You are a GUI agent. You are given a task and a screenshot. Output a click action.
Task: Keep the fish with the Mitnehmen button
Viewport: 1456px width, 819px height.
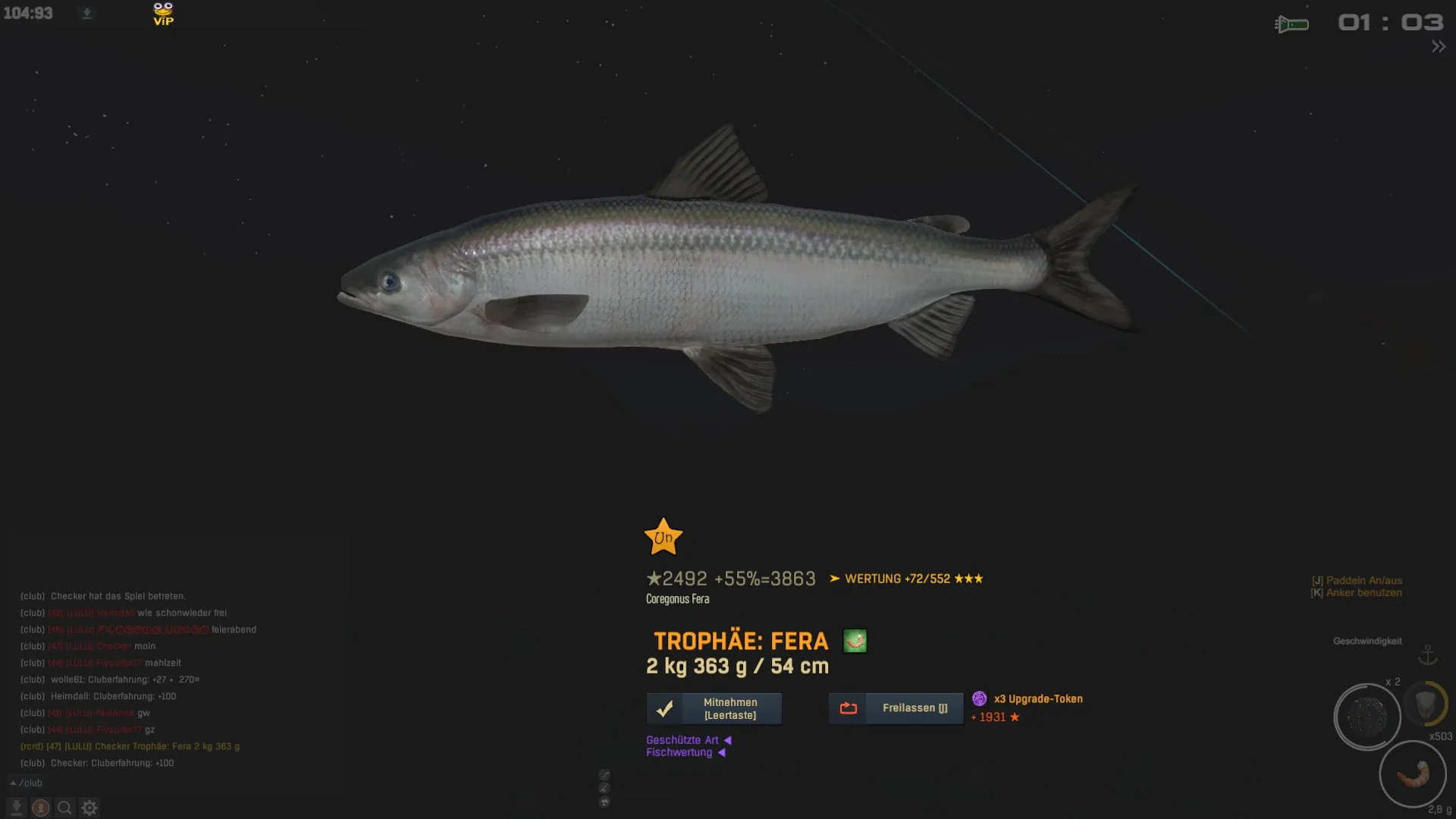(714, 708)
